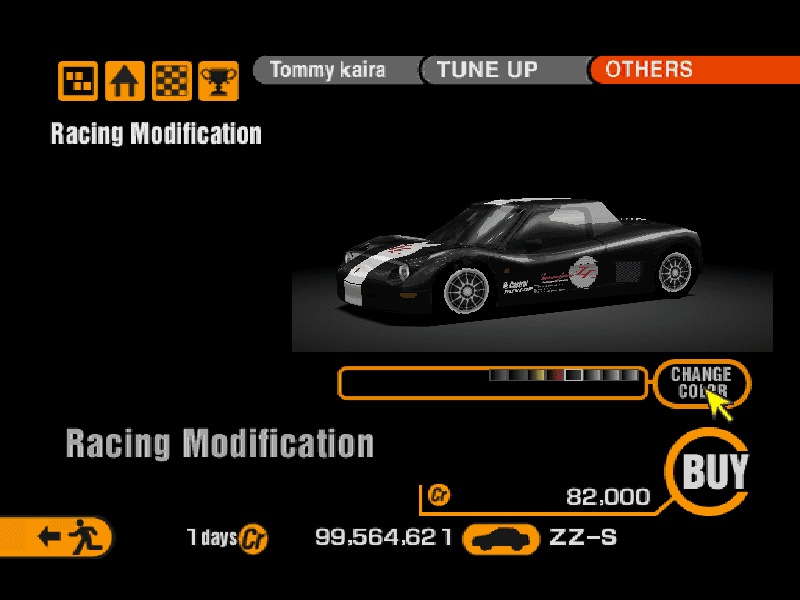Image resolution: width=800 pixels, height=600 pixels.
Task: Open the trophy cup icon
Action: 217,81
